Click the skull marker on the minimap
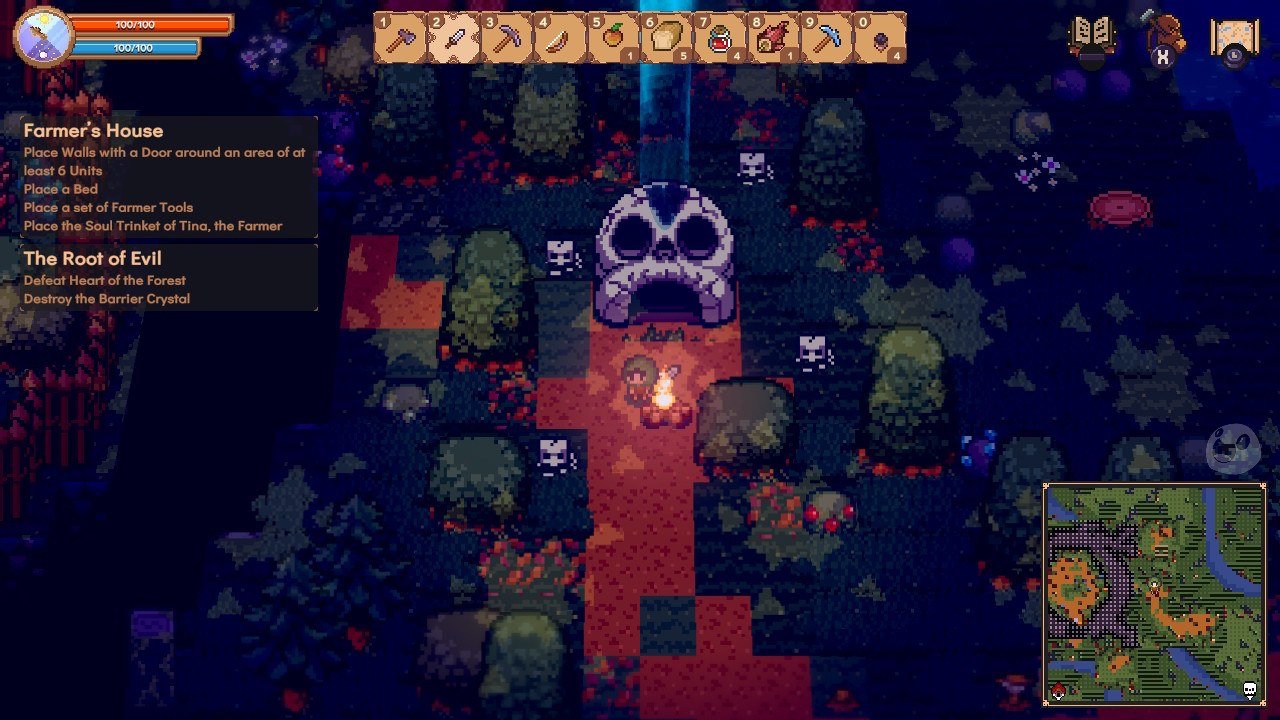The height and width of the screenshot is (720, 1280). point(1249,690)
